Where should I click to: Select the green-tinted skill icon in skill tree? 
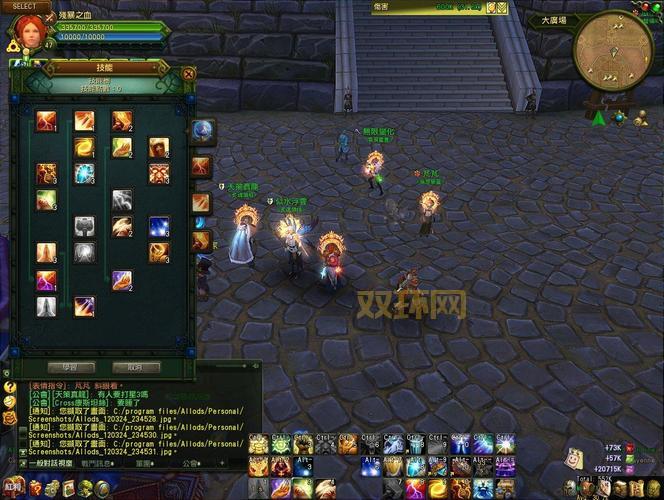46,199
